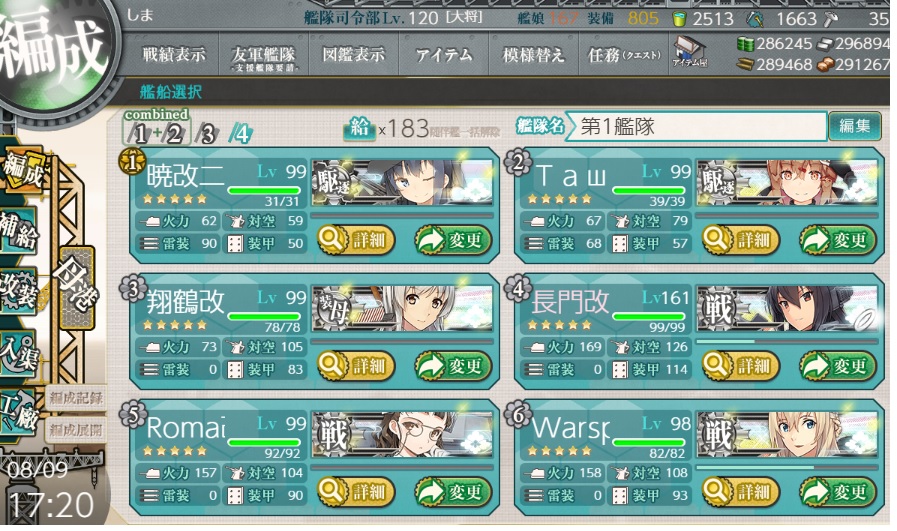Viewport: 897px width, 531px height.
Task: Show 詳細 details for Warspite
Action: (740, 491)
